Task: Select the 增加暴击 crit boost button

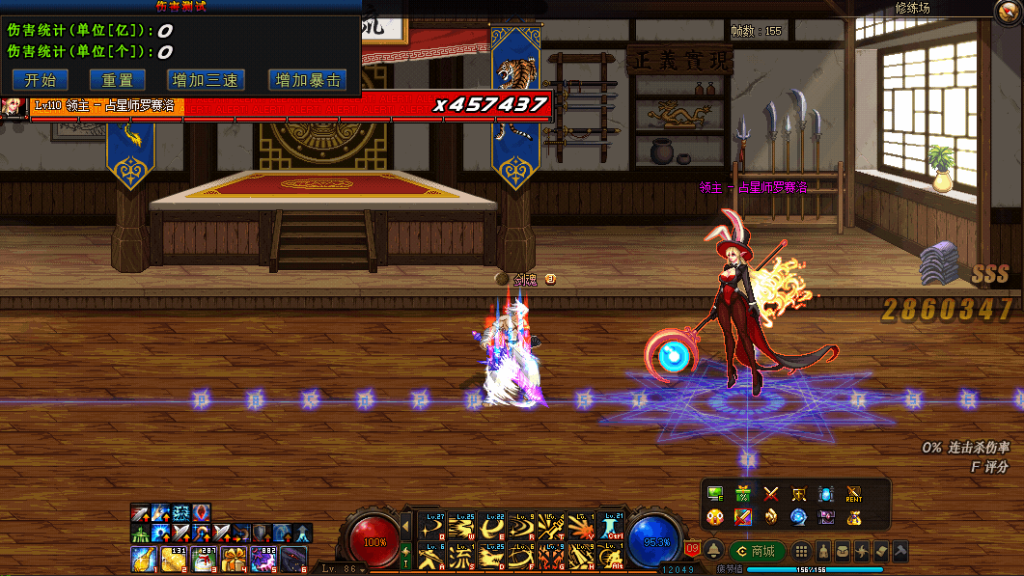Action: [308, 80]
